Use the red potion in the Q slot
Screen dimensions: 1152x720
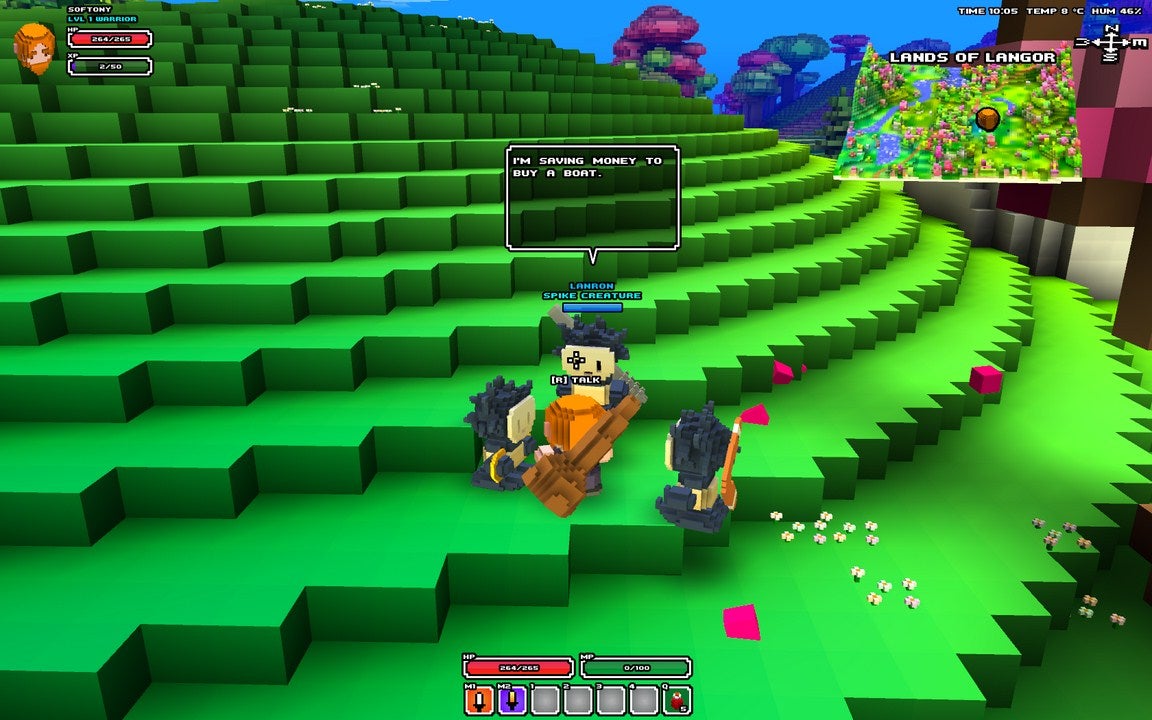point(677,700)
